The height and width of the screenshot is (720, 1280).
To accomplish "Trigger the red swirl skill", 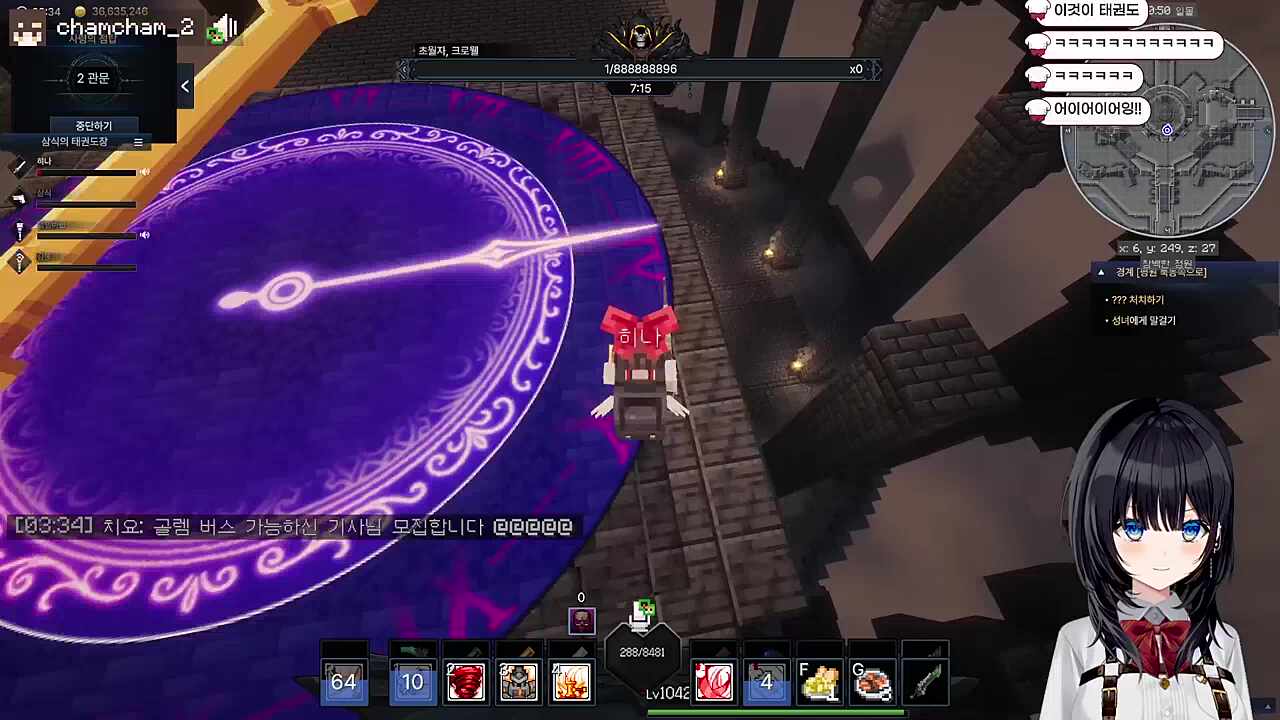I will click(x=713, y=682).
